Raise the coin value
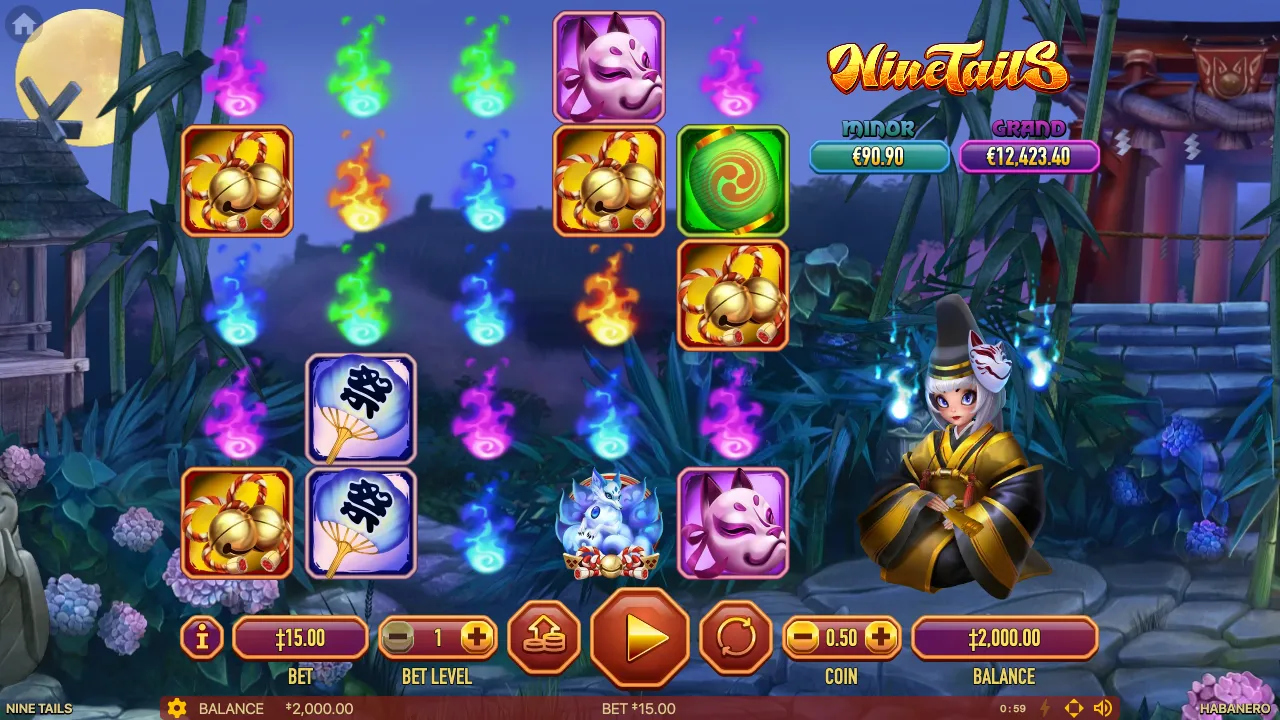 pos(880,637)
